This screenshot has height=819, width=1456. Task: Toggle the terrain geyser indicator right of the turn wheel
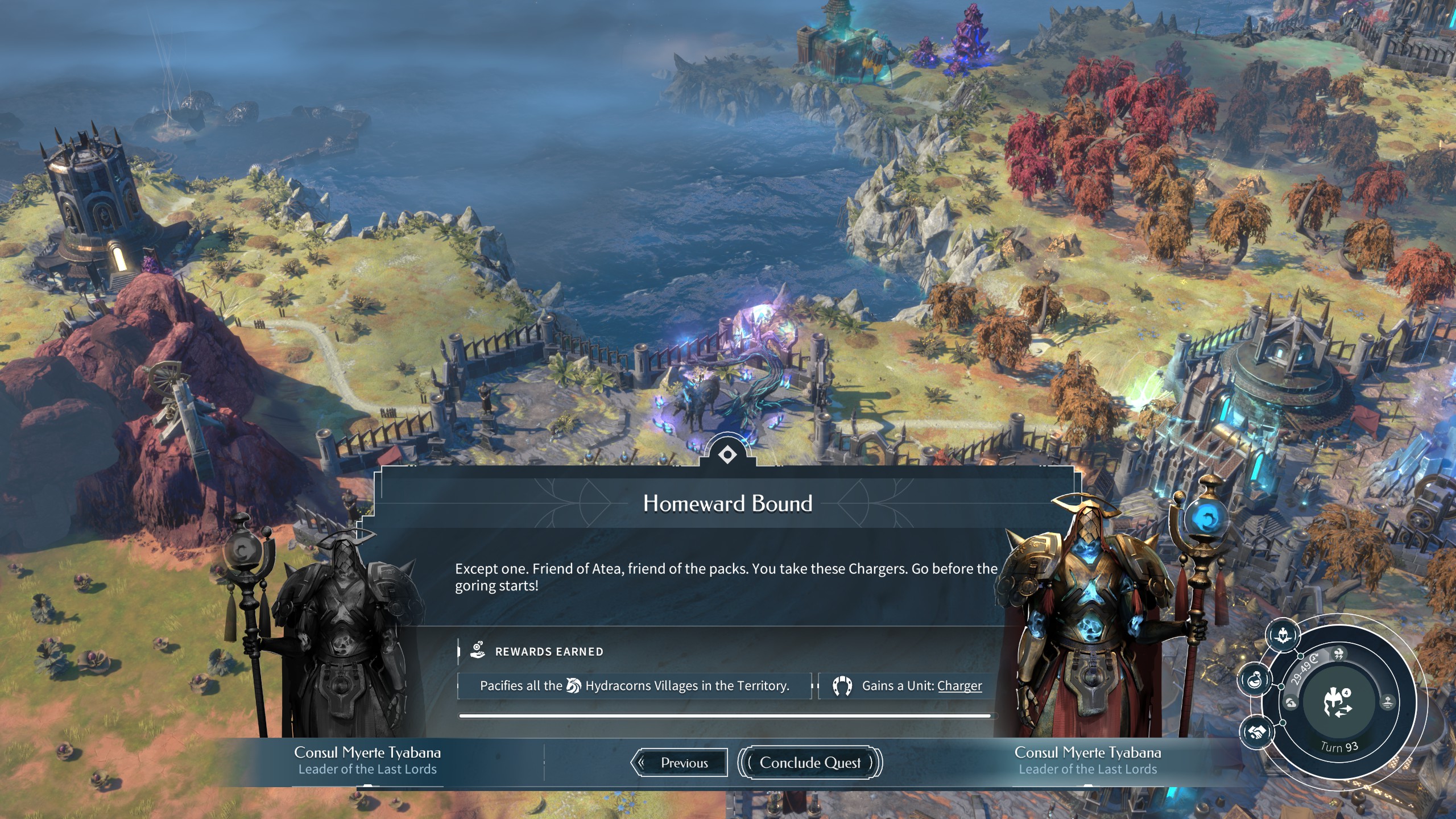1388,702
